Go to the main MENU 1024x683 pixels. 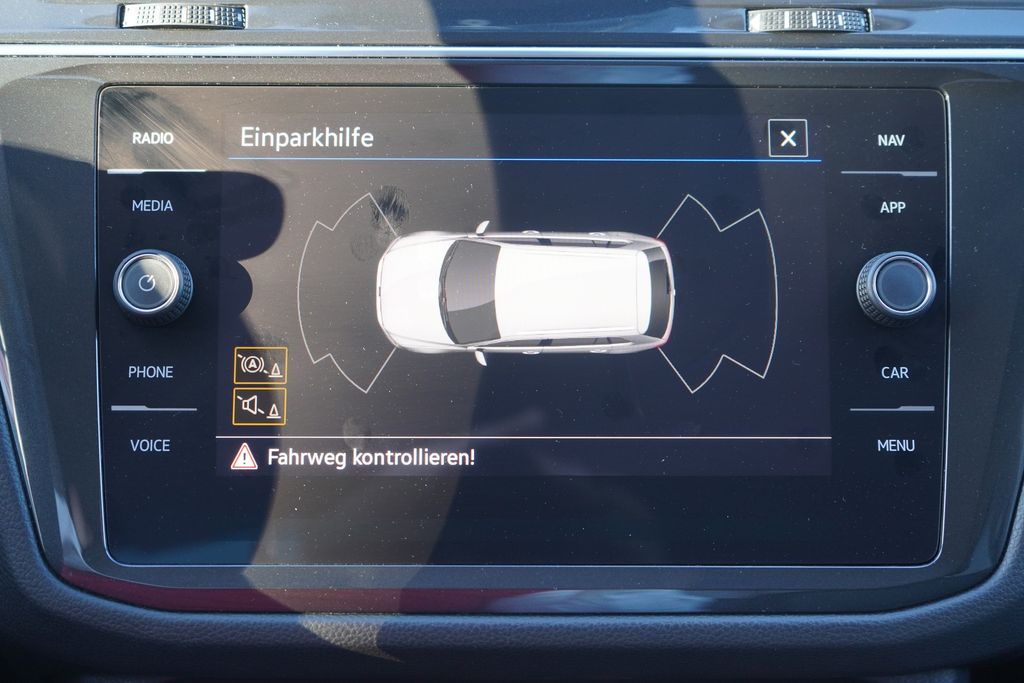895,446
